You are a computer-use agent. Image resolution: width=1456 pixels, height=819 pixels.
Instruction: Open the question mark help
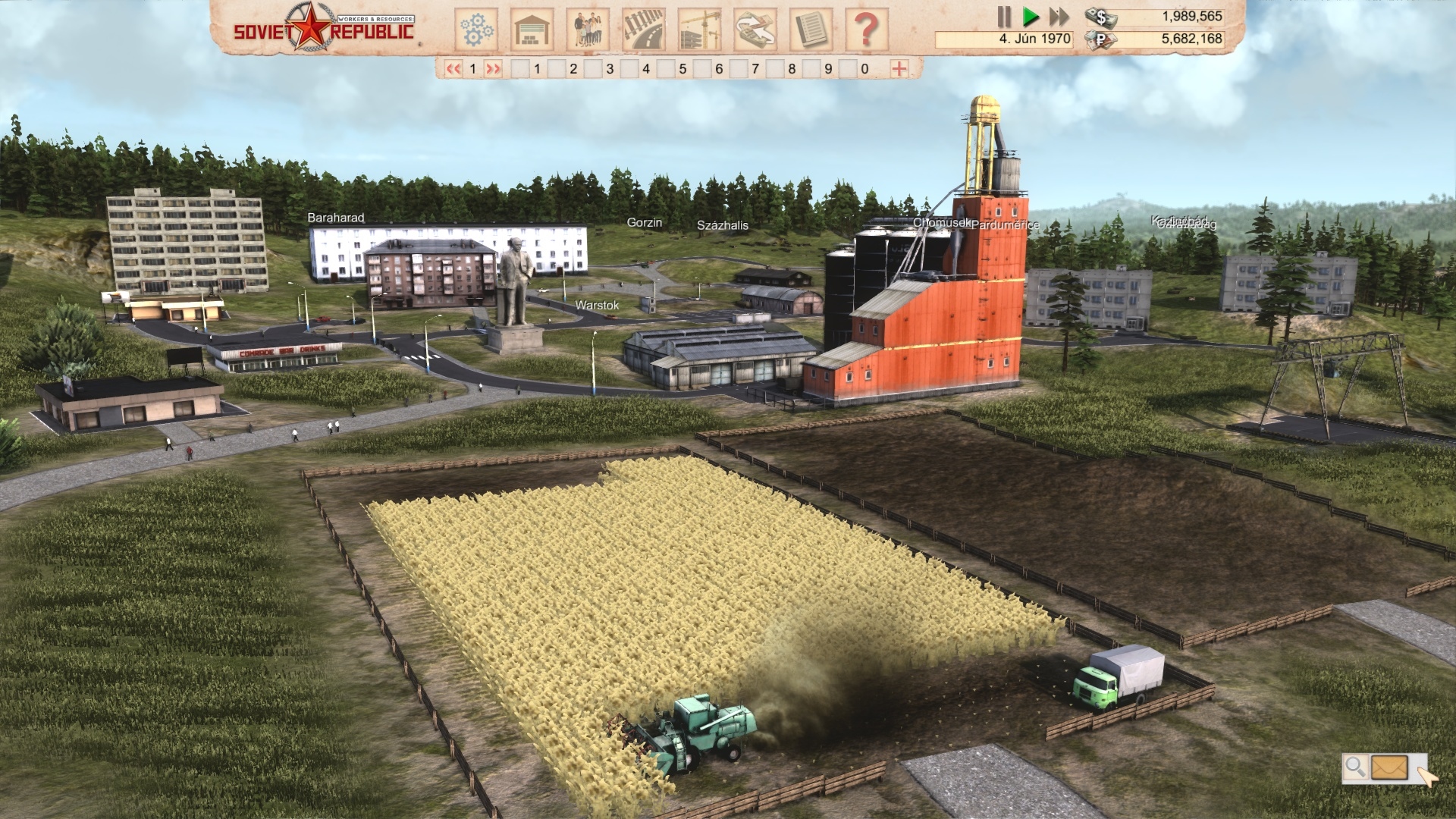866,30
